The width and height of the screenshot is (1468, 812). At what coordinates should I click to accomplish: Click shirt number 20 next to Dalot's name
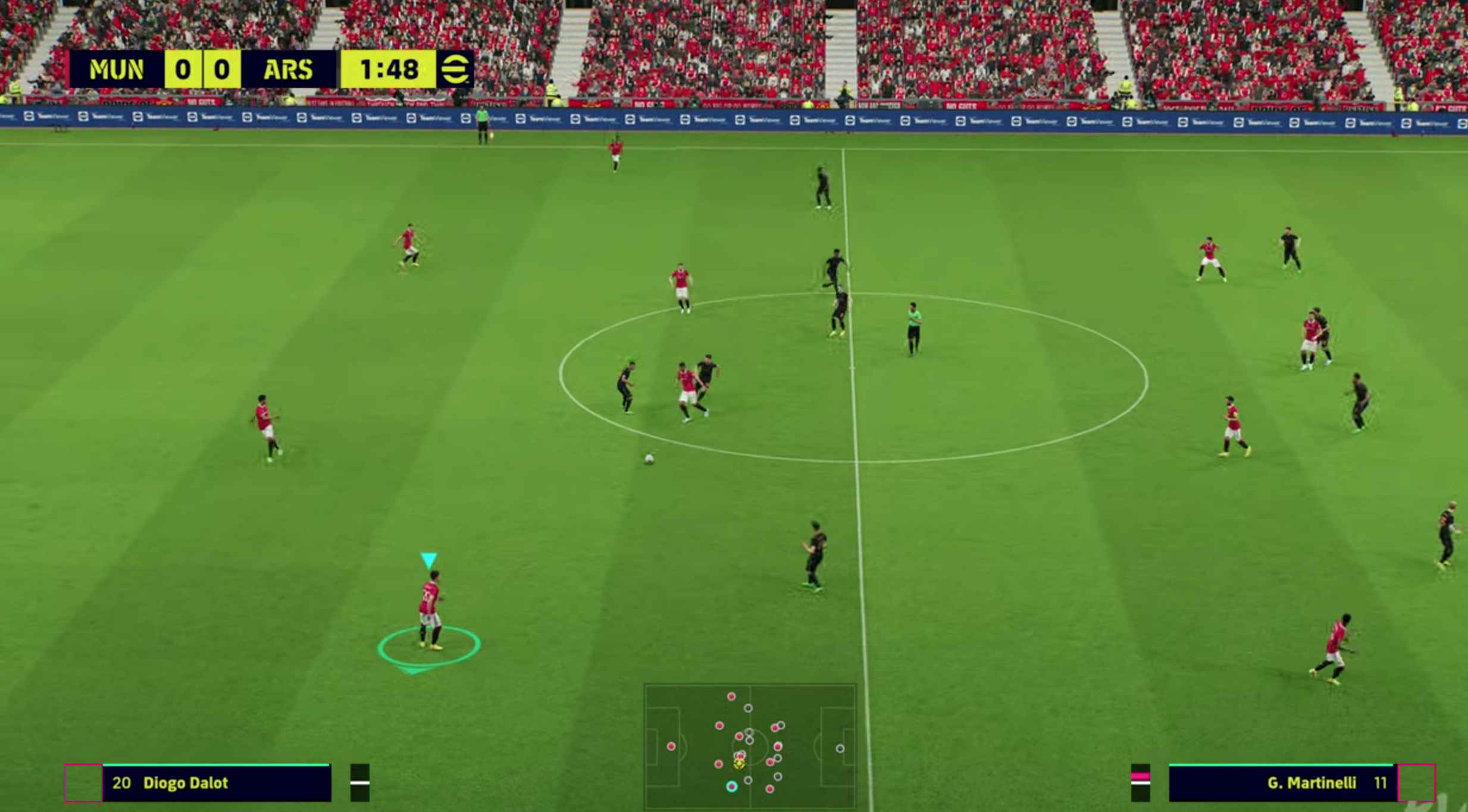coord(121,783)
